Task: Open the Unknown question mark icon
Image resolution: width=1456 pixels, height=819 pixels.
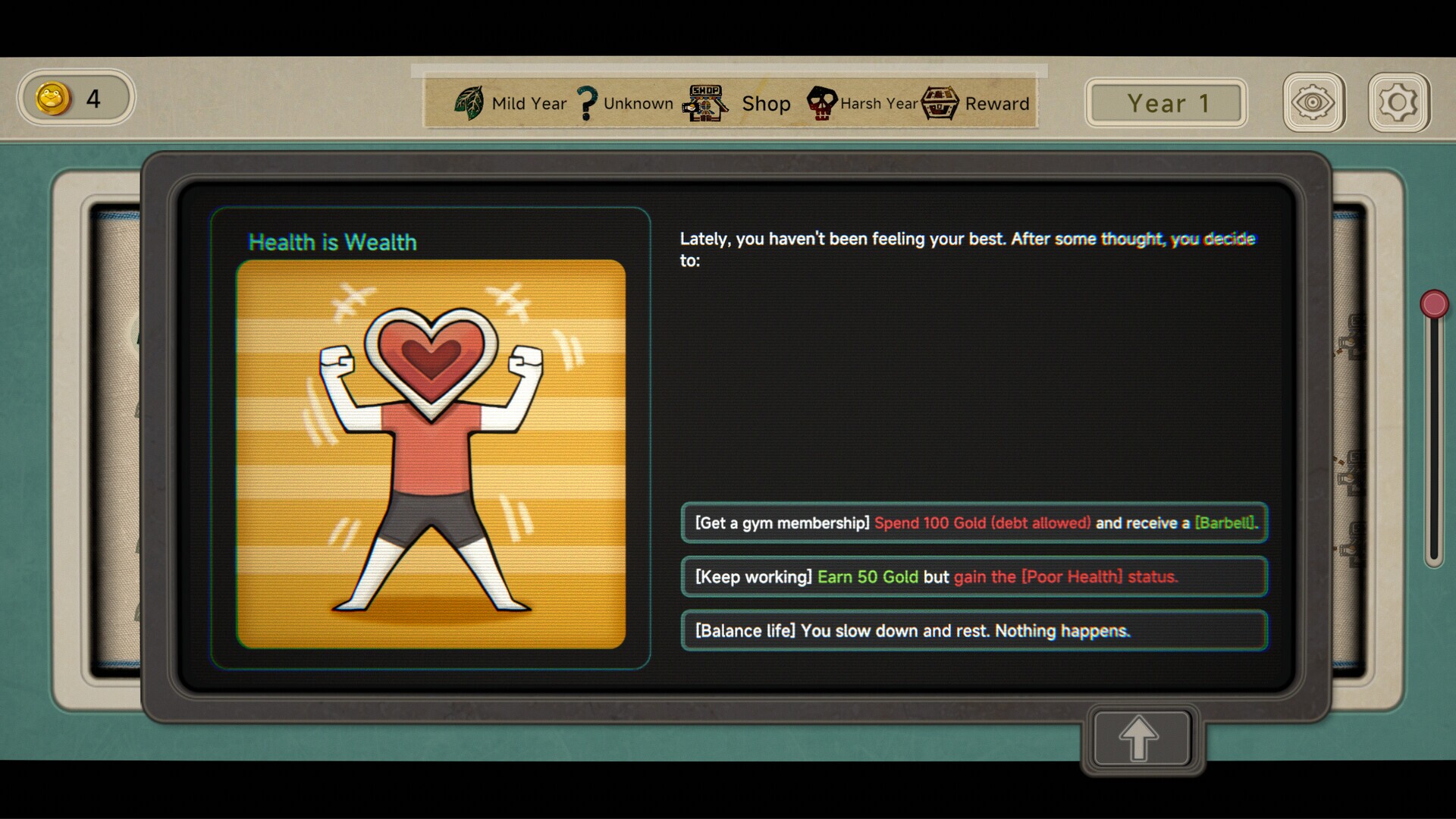Action: 585,101
